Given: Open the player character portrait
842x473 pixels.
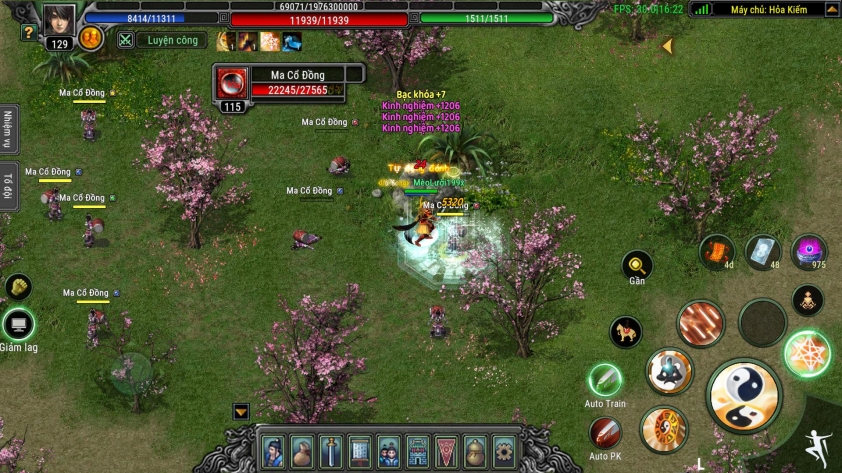Looking at the screenshot, I should pos(58,19).
